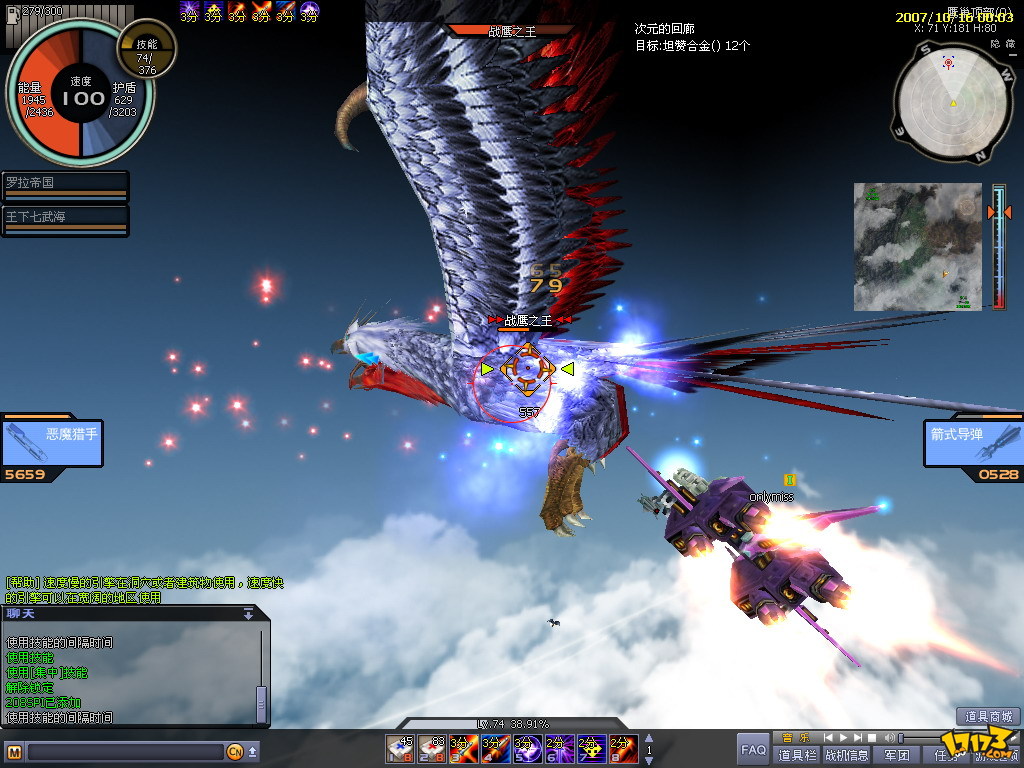
Task: Open the 道具商城 item shop
Action: click(x=988, y=716)
